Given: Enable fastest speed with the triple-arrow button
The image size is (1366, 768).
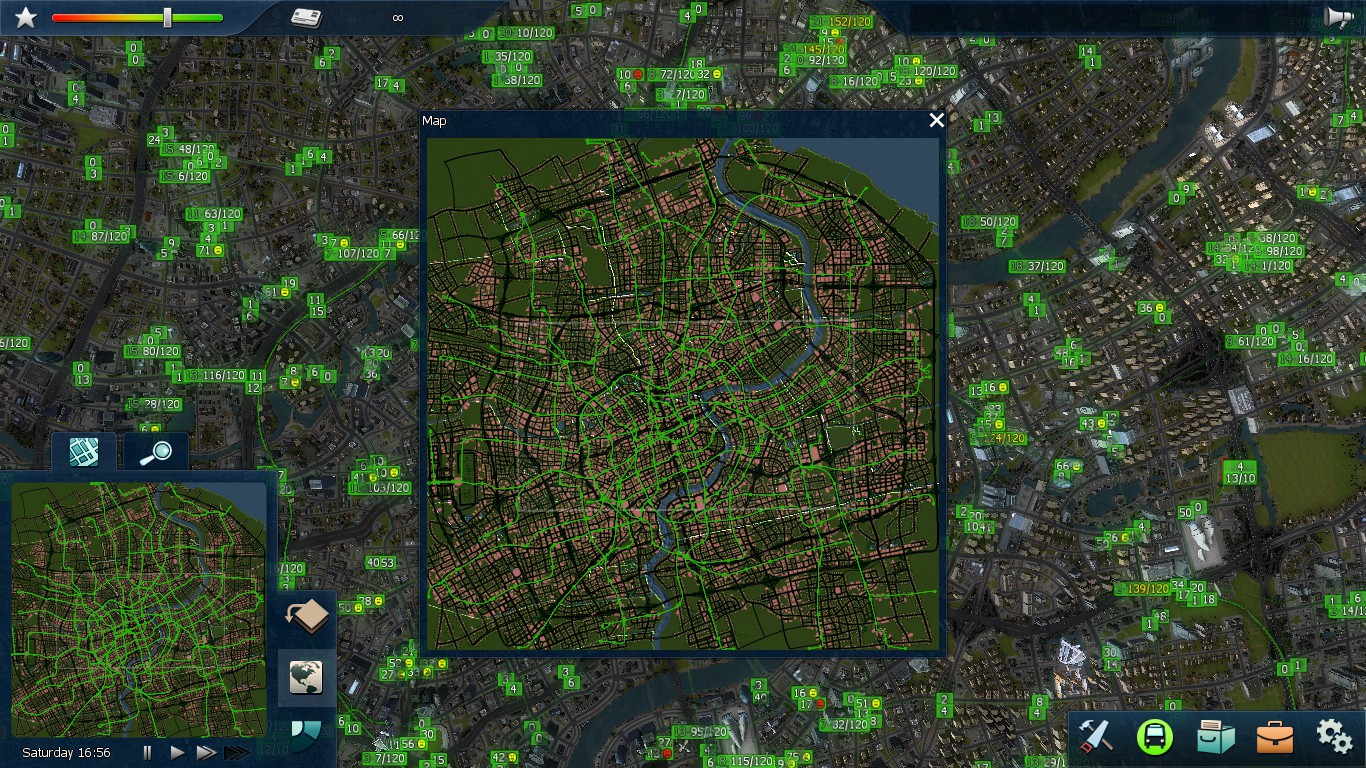Looking at the screenshot, I should point(237,752).
